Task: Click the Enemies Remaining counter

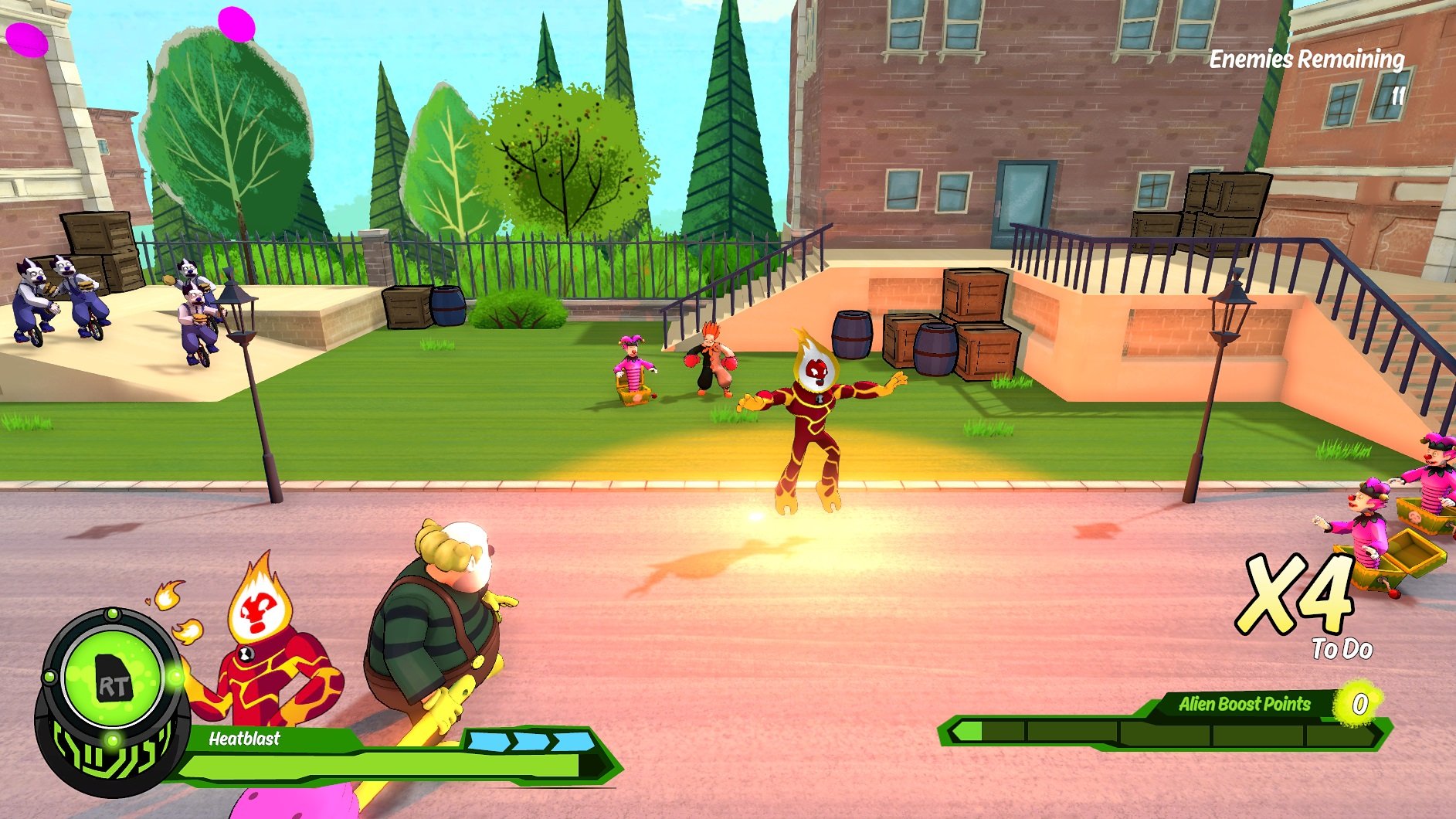Action: 1306,58
